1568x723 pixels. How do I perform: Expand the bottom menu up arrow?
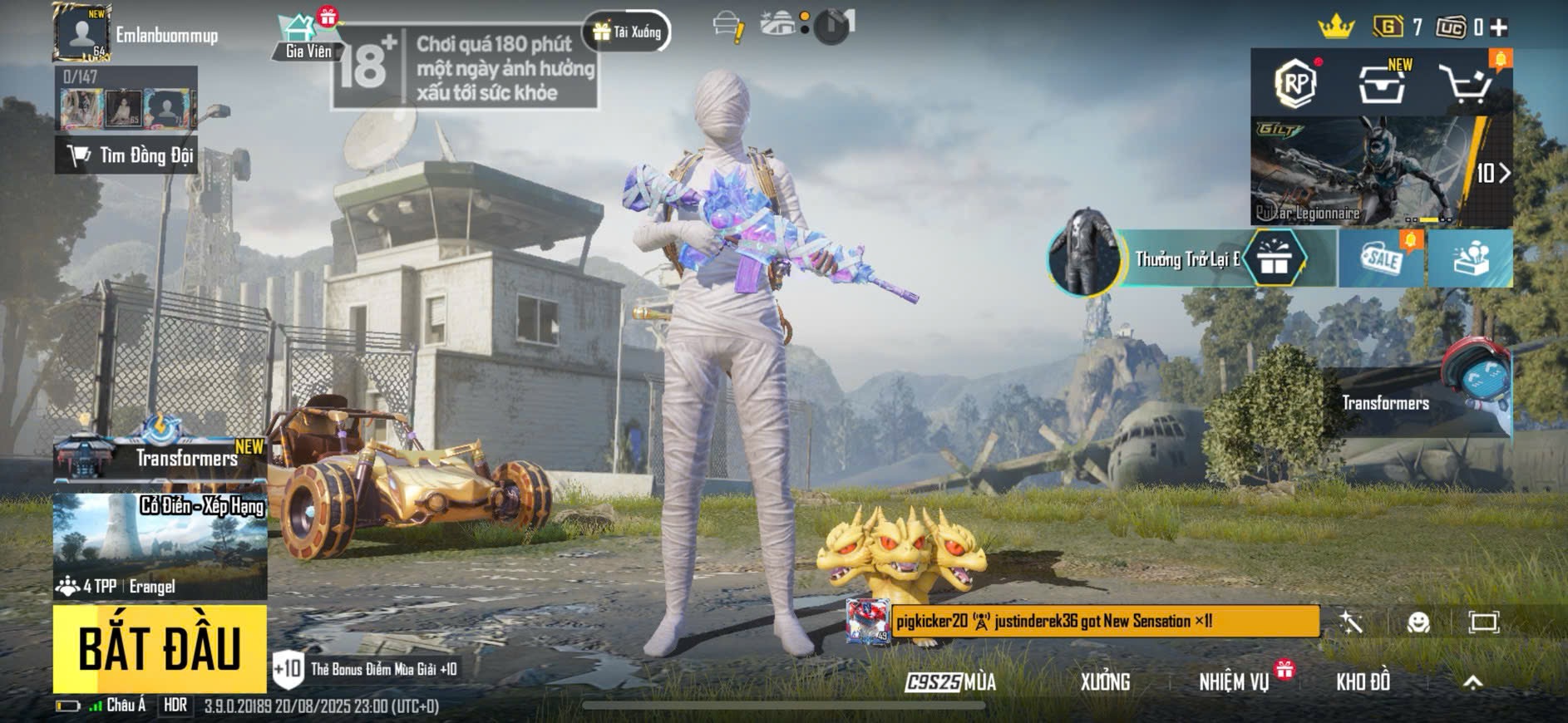click(1472, 682)
